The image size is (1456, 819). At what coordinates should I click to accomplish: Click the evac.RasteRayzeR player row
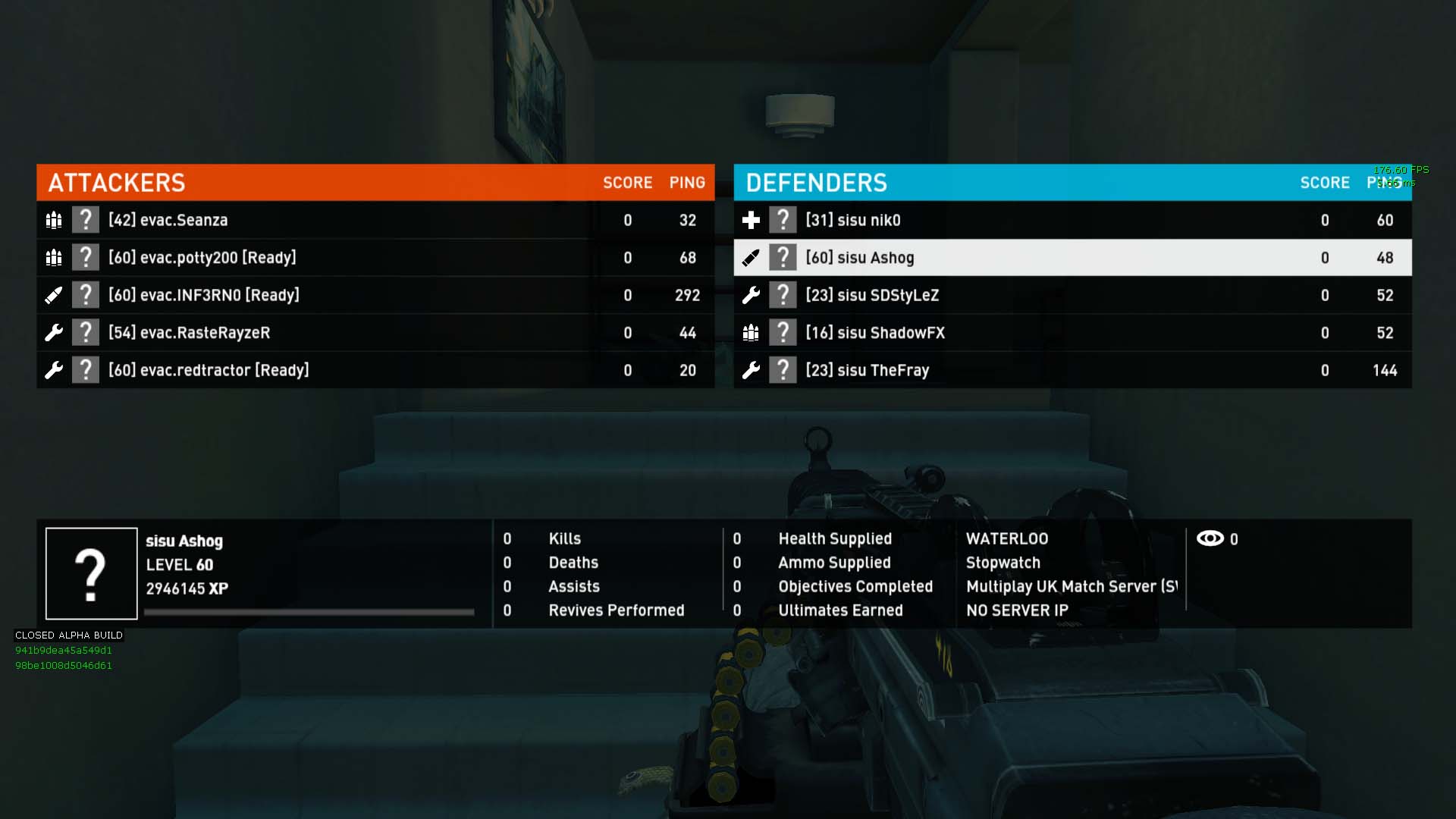pos(375,332)
